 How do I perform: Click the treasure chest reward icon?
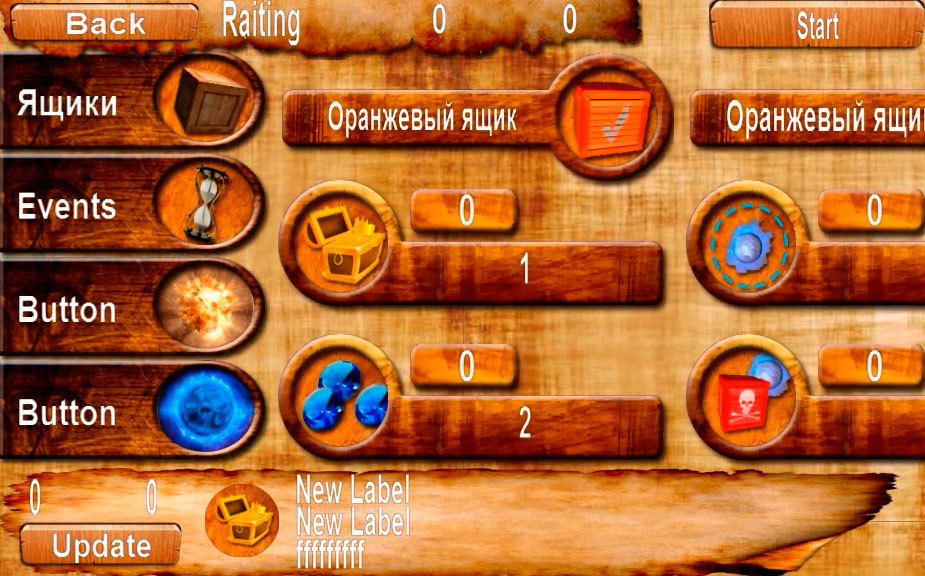(340, 242)
